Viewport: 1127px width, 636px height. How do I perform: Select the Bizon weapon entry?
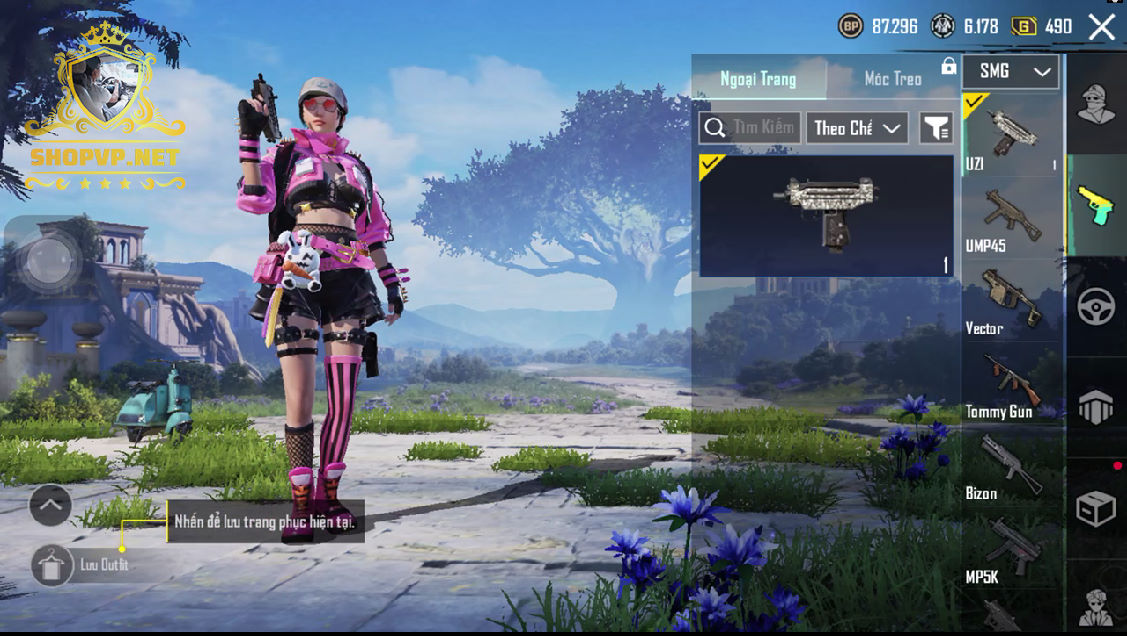tap(1011, 468)
